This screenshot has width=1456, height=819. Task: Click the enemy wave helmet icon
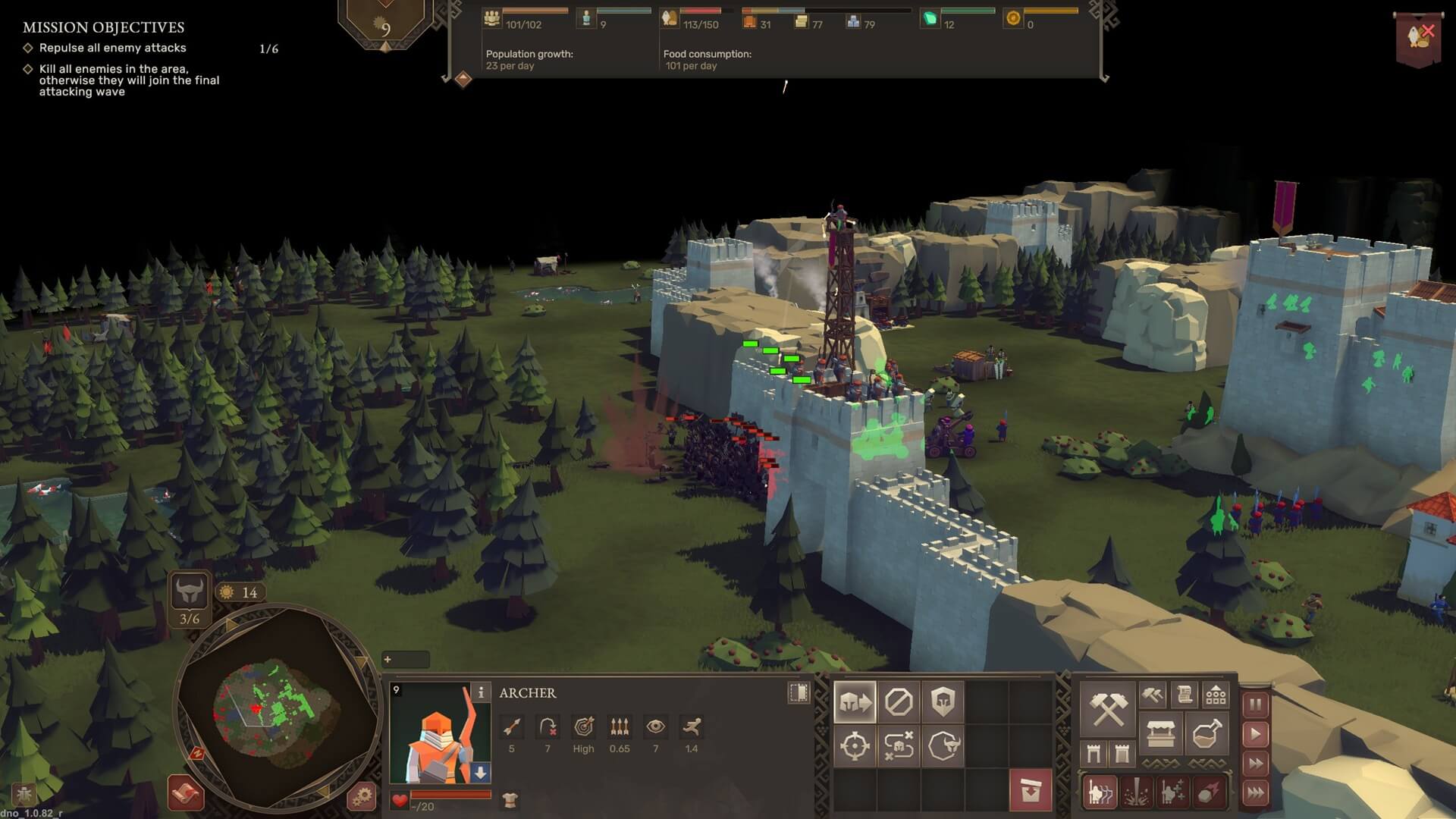tap(189, 590)
